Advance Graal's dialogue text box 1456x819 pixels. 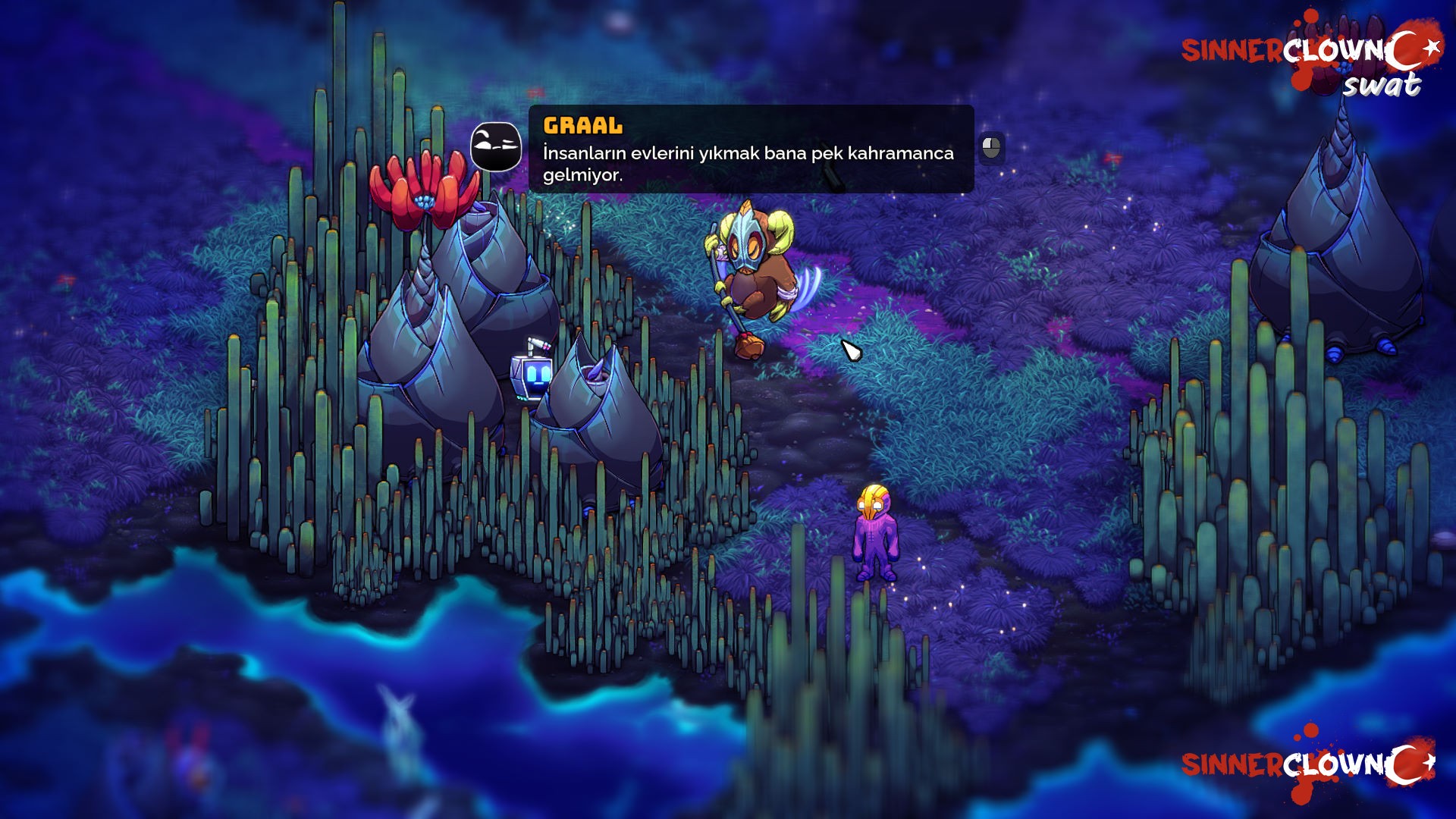point(991,148)
